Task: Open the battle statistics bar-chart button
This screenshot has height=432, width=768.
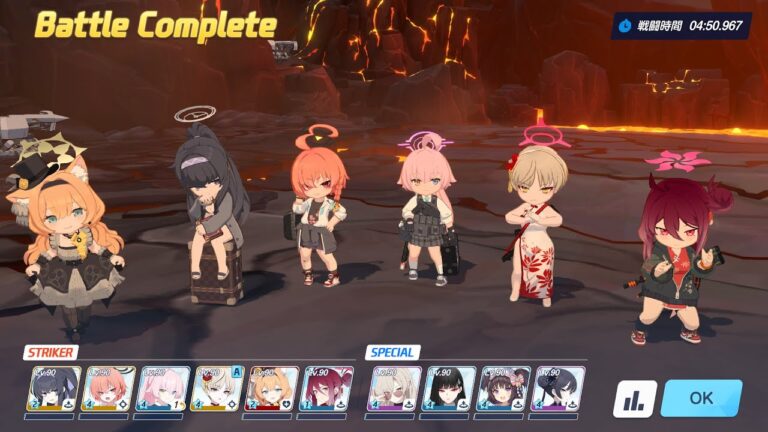Action: click(634, 398)
